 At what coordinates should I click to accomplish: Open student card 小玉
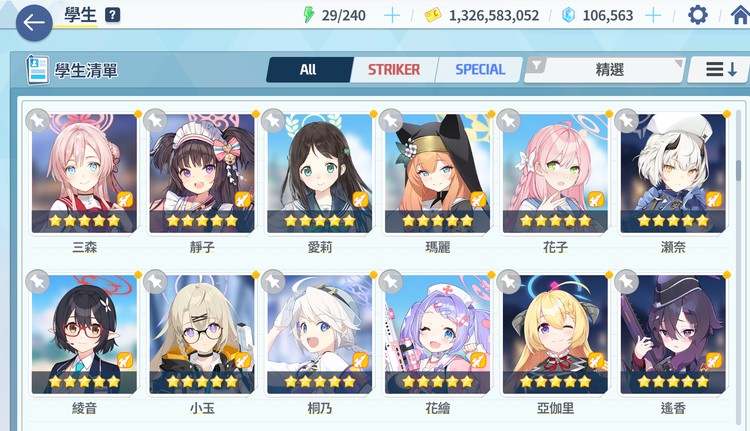[203, 334]
